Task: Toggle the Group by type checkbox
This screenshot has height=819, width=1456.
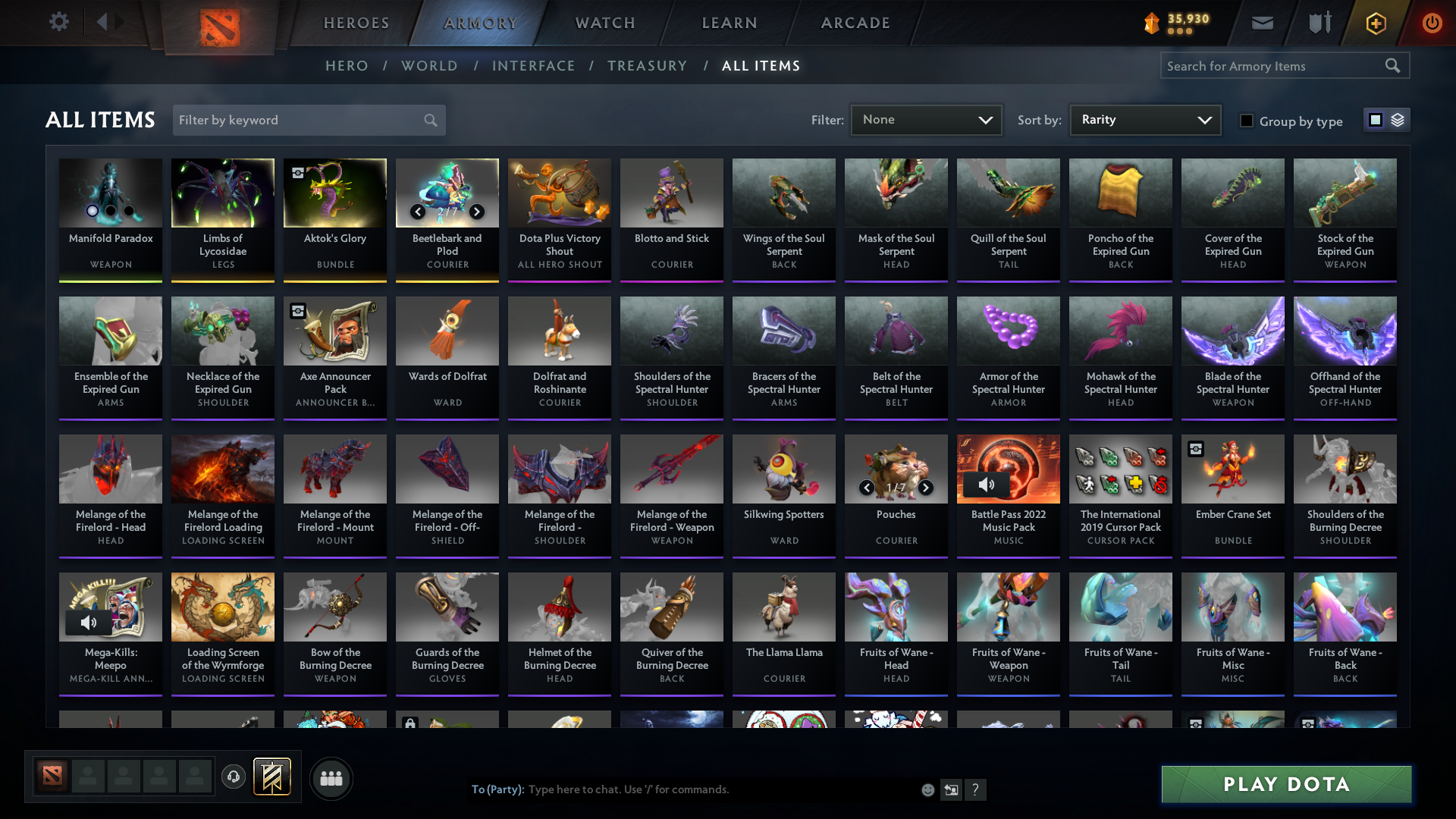Action: (1247, 121)
